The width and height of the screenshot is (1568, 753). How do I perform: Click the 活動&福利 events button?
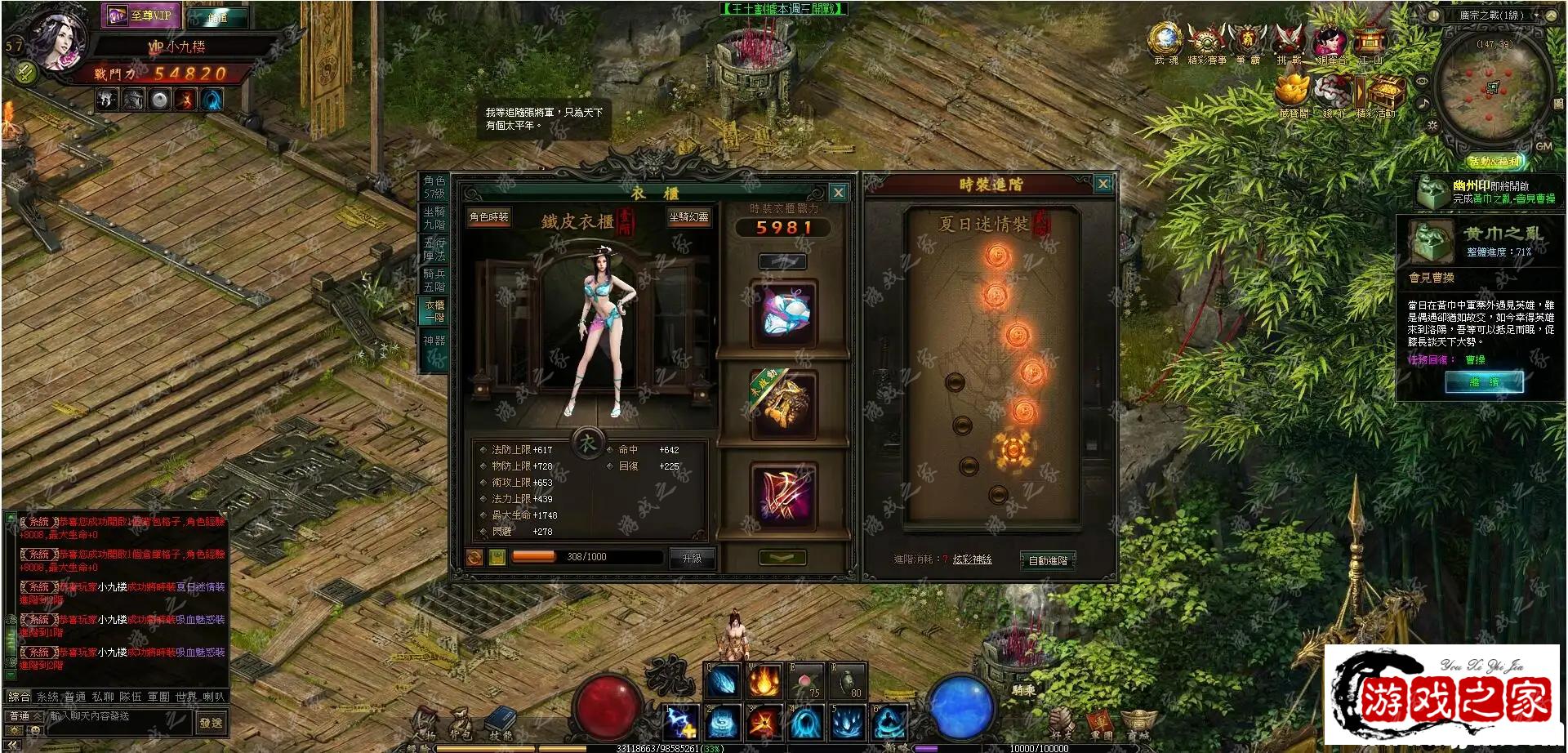click(x=1494, y=162)
